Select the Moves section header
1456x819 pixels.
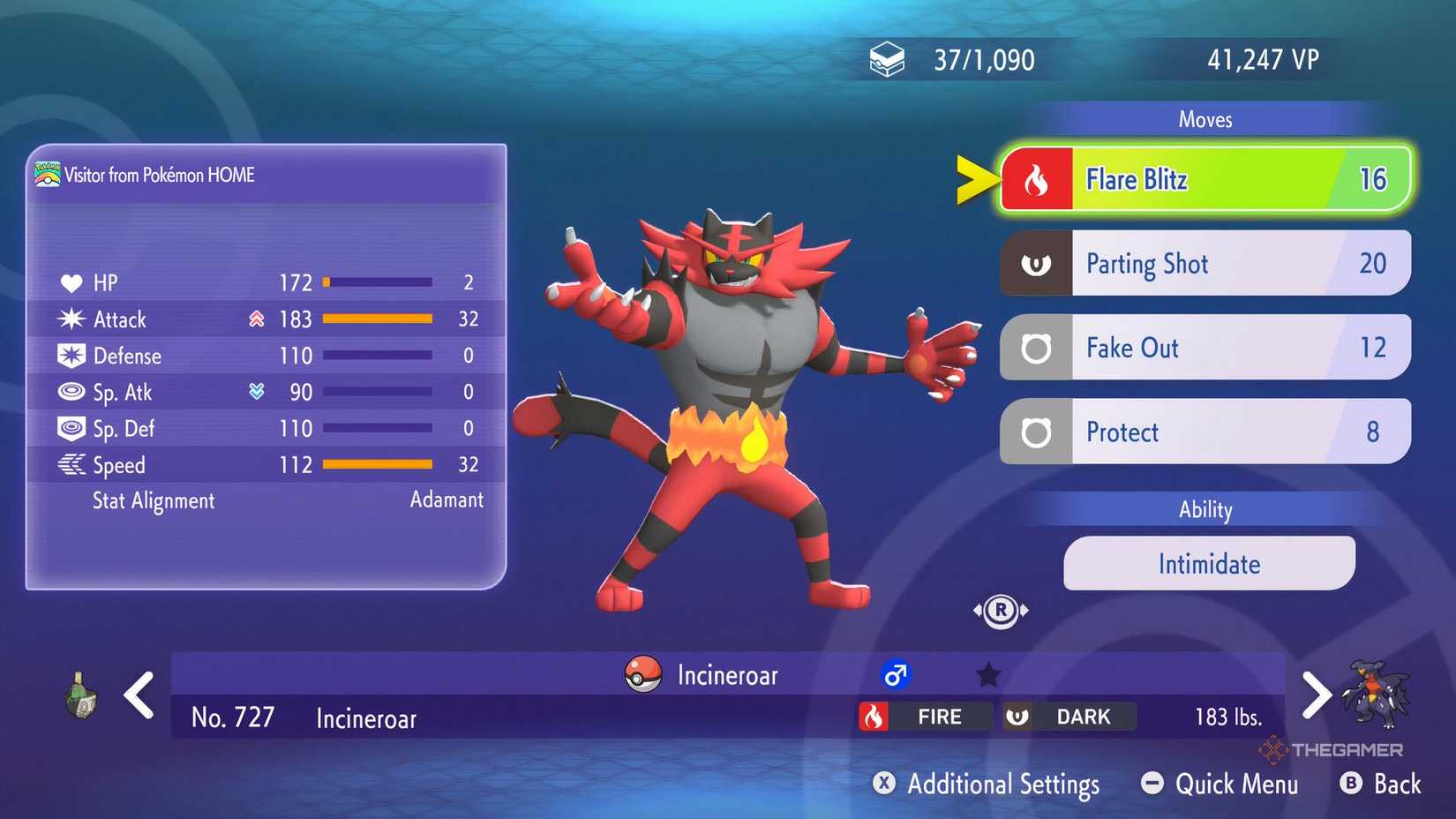(x=1205, y=119)
